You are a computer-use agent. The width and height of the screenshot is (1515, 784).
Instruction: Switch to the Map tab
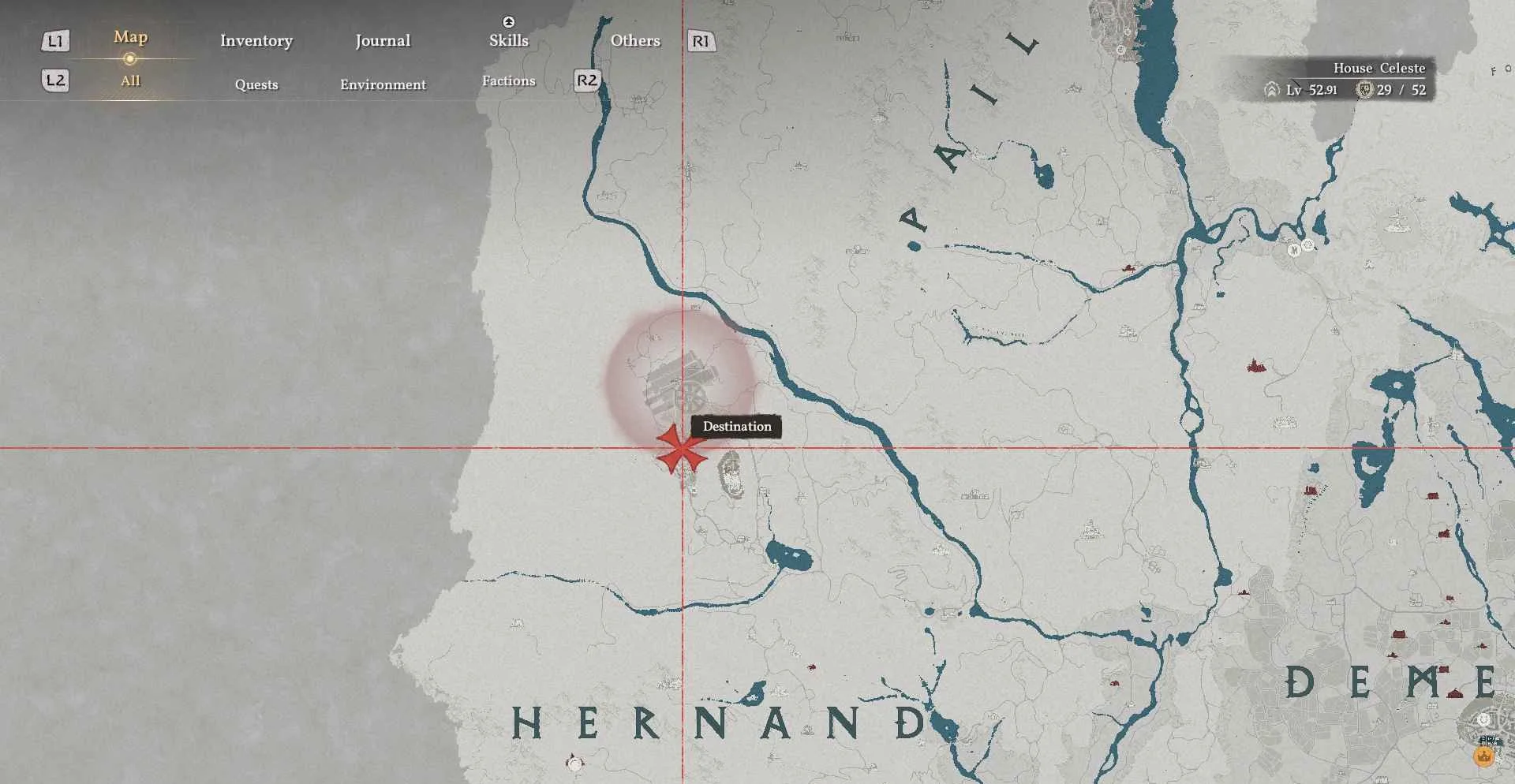[x=130, y=37]
